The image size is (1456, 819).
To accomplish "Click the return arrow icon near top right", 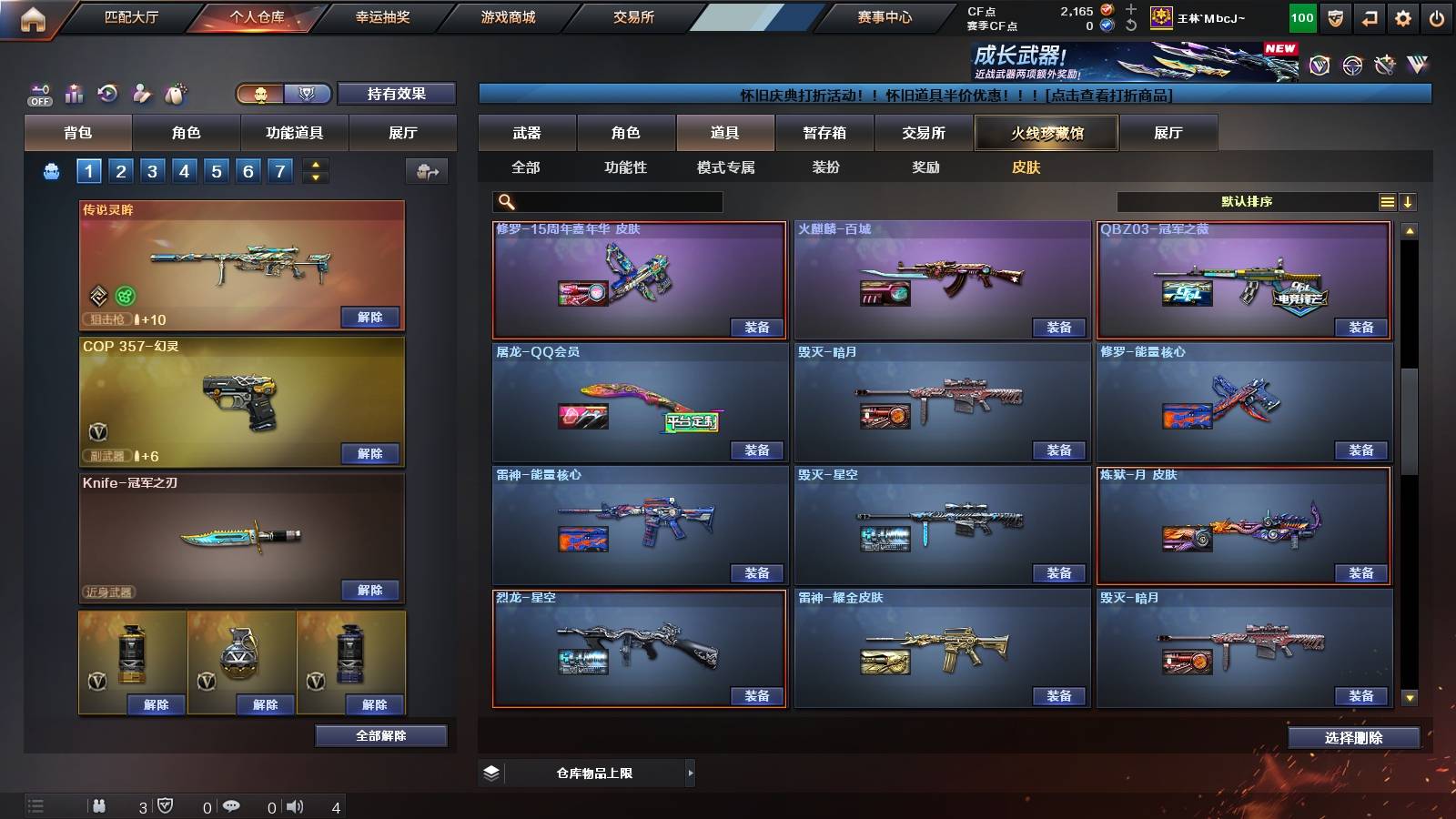I will (1369, 16).
